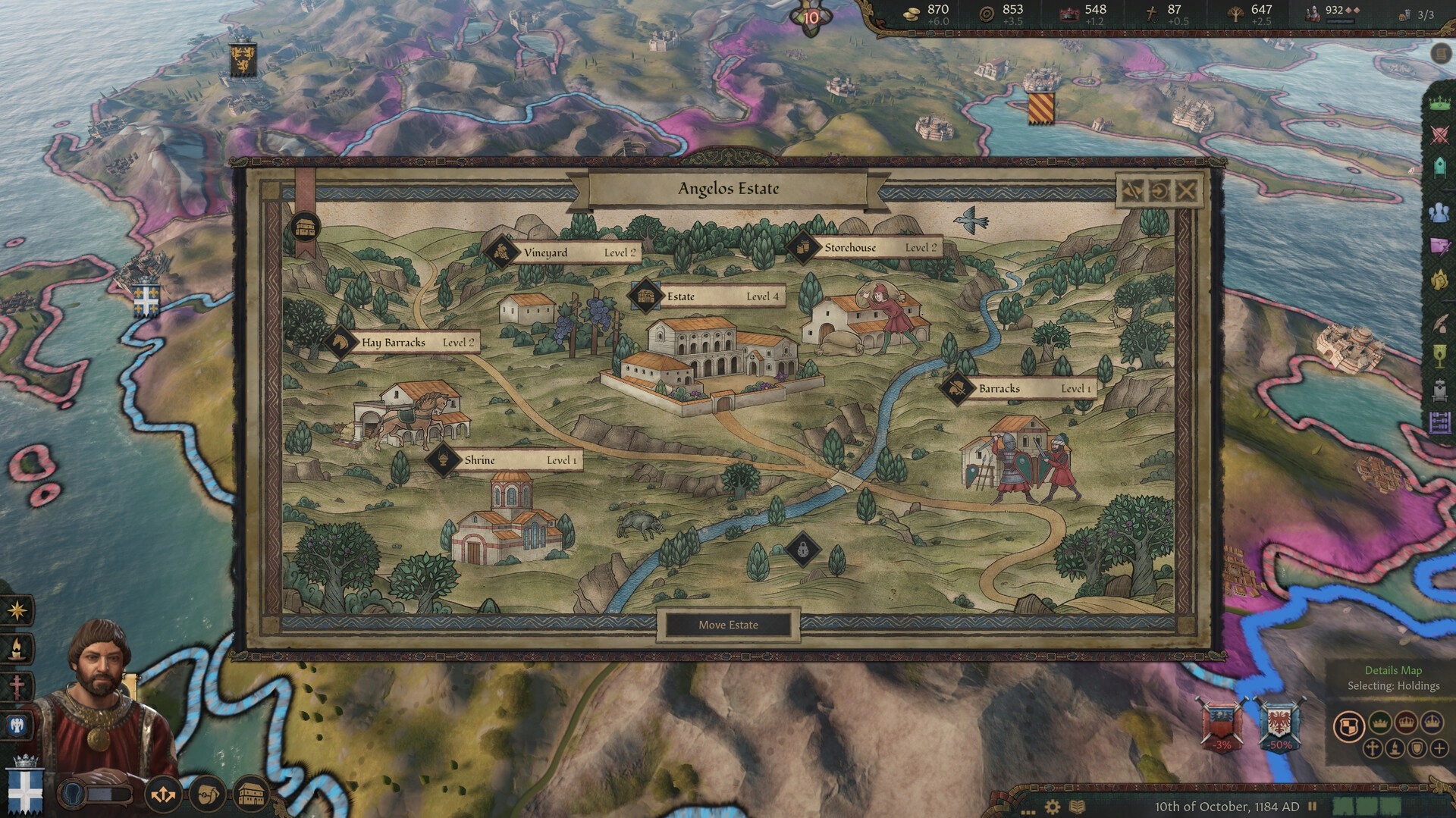Select the Vineyard building label
Image resolution: width=1456 pixels, height=818 pixels.
pos(562,252)
